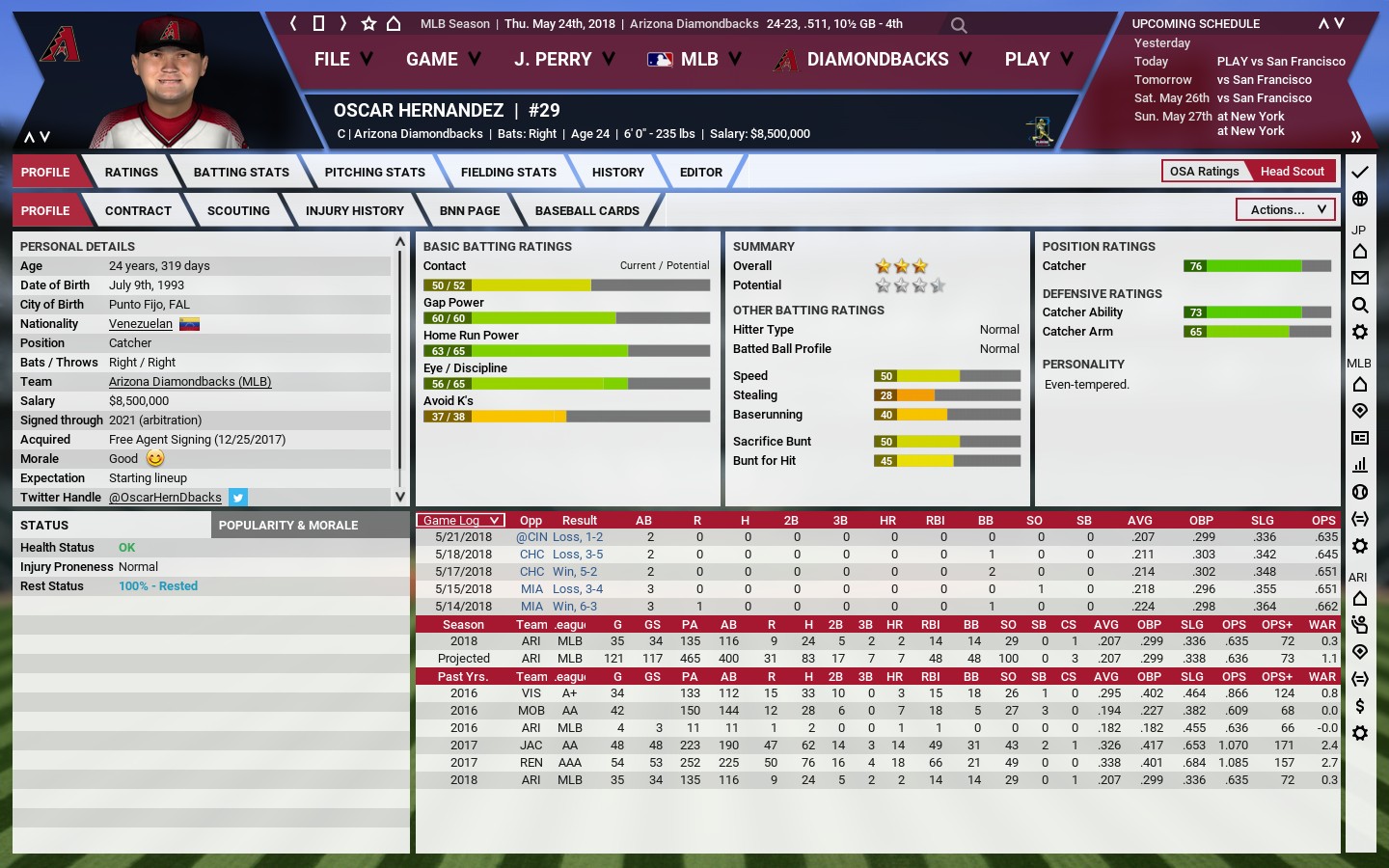Show the player HISTORY tab
The width and height of the screenshot is (1389, 868).
[617, 173]
